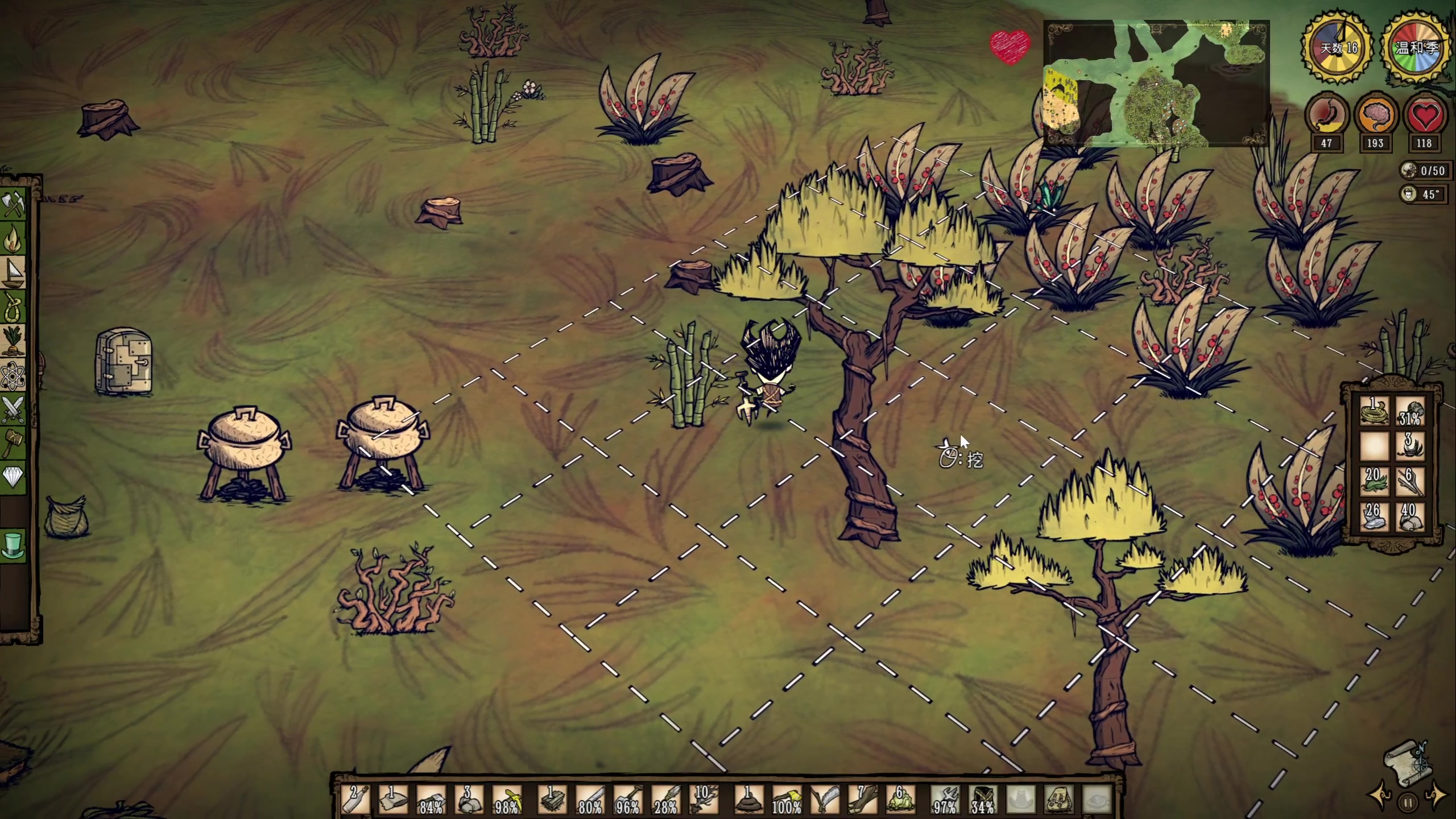Select the golden pickaxe at 98%
Viewport: 1456px width, 819px height.
507,799
